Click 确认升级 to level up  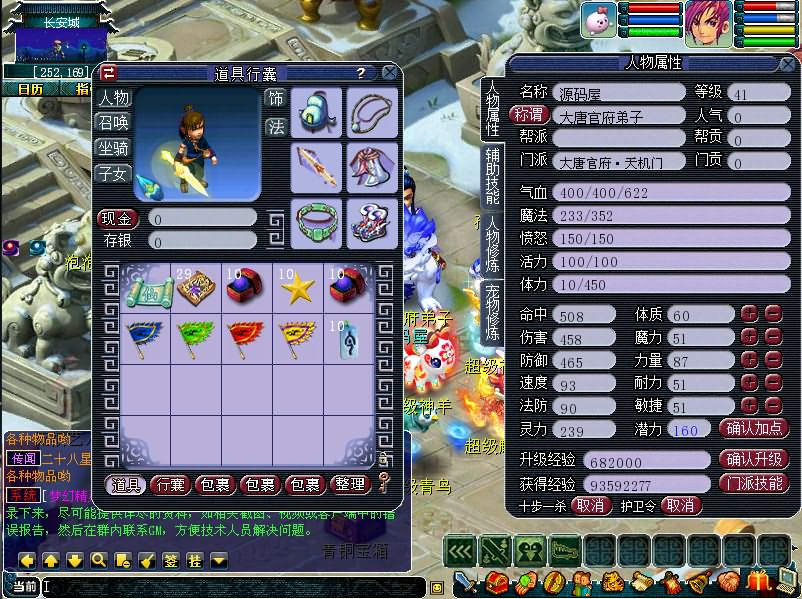click(x=753, y=459)
